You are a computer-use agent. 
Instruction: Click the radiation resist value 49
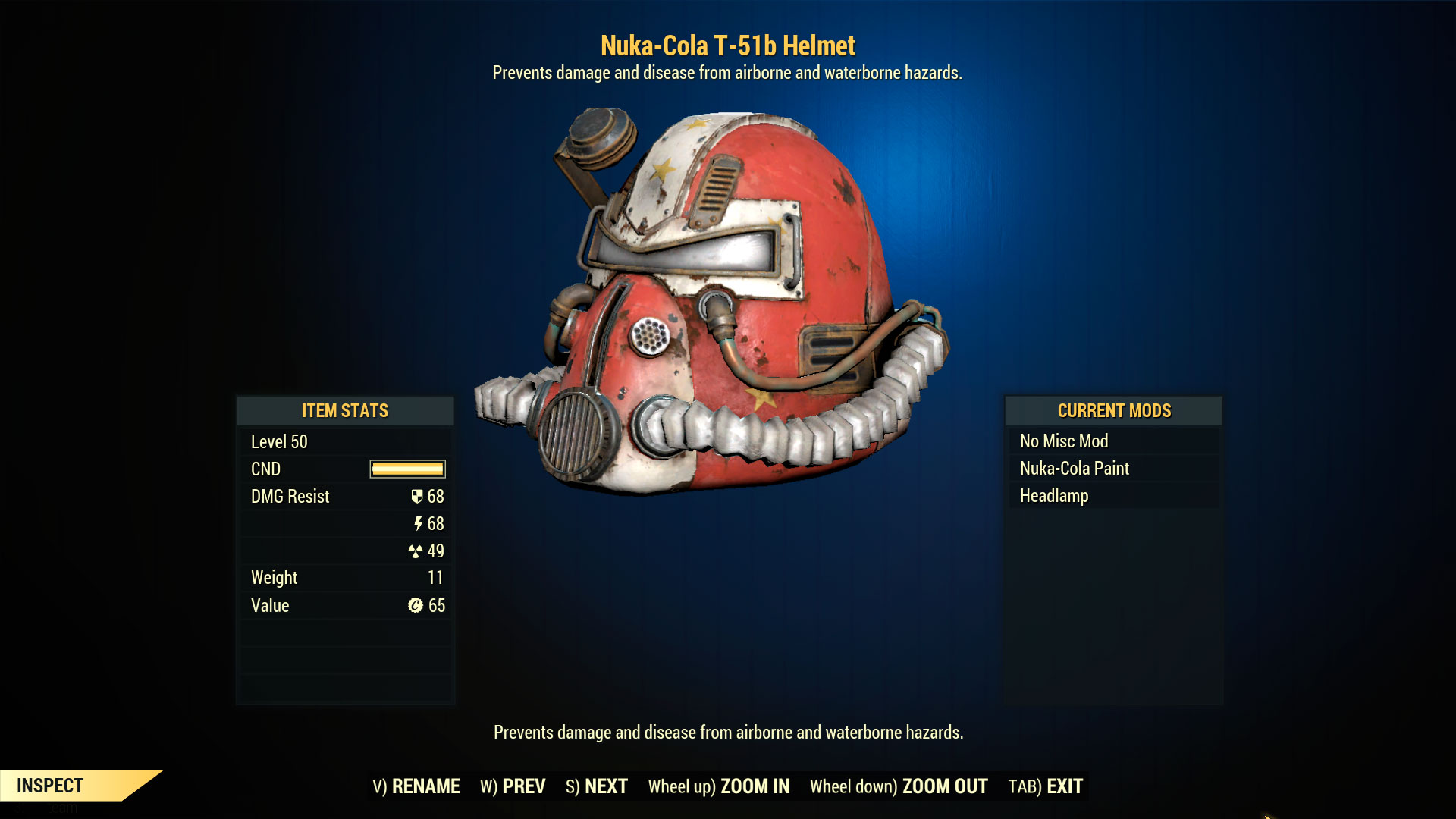pos(437,551)
